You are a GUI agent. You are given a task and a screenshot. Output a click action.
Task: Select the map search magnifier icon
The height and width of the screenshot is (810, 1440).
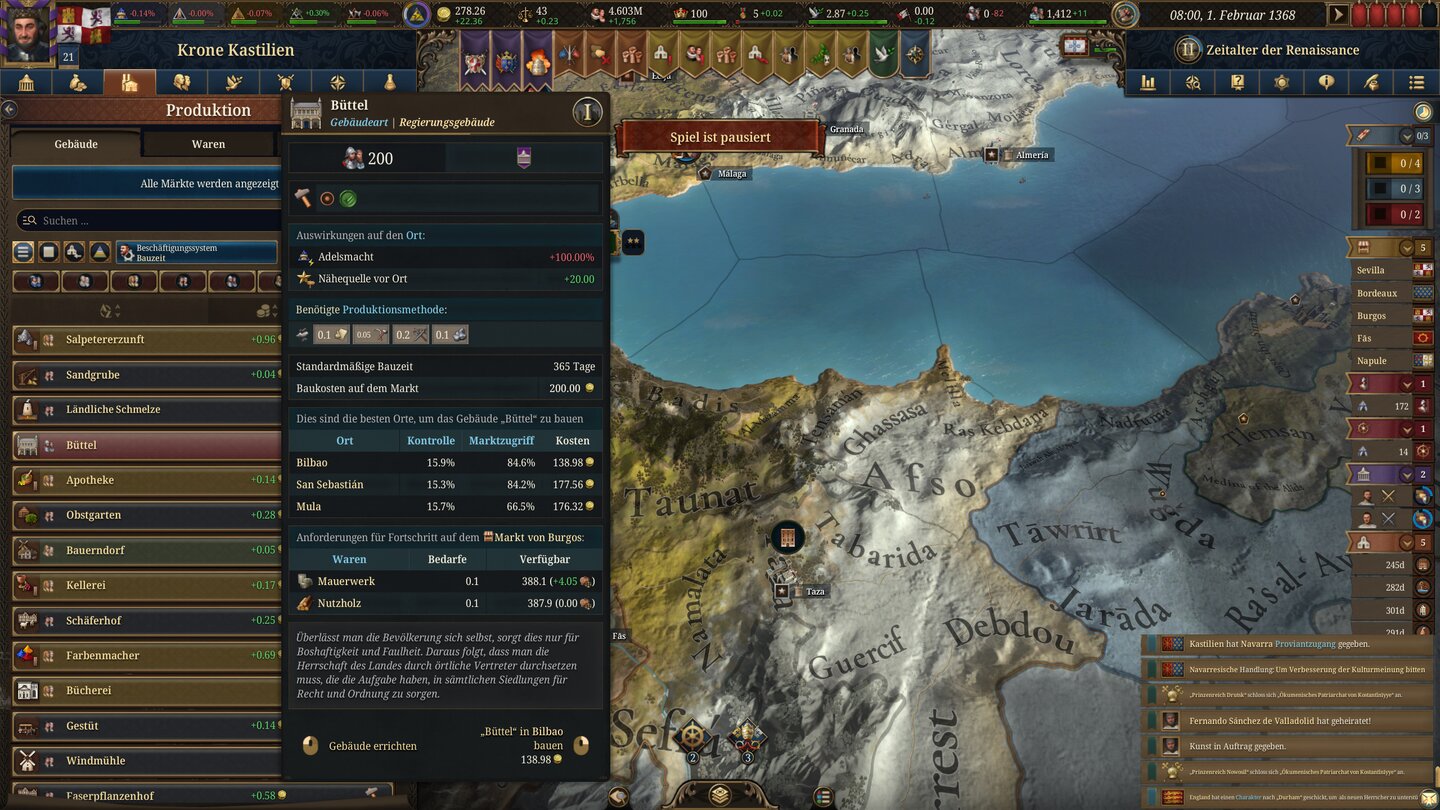pyautogui.click(x=1192, y=82)
